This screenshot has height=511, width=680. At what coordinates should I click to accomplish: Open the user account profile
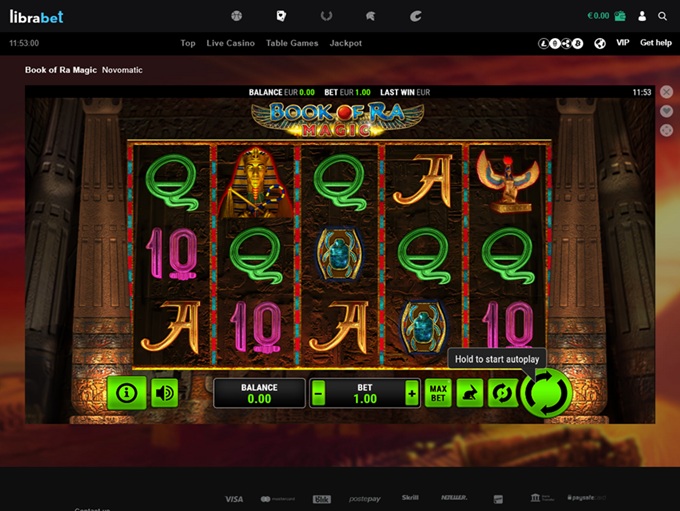coord(643,16)
